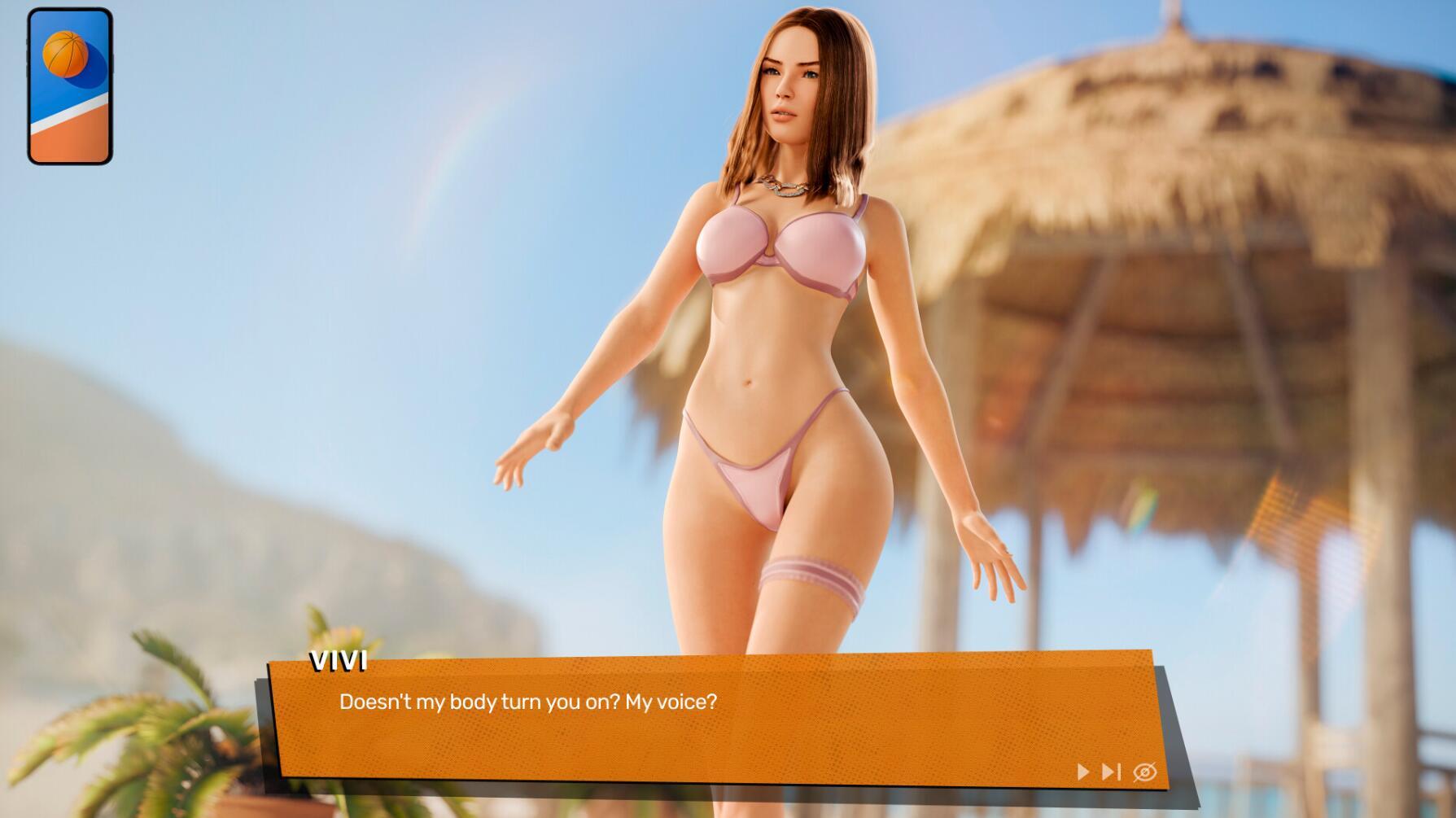The width and height of the screenshot is (1456, 818).
Task: Reveal phone notifications by tapping its screen
Action: [x=69, y=85]
